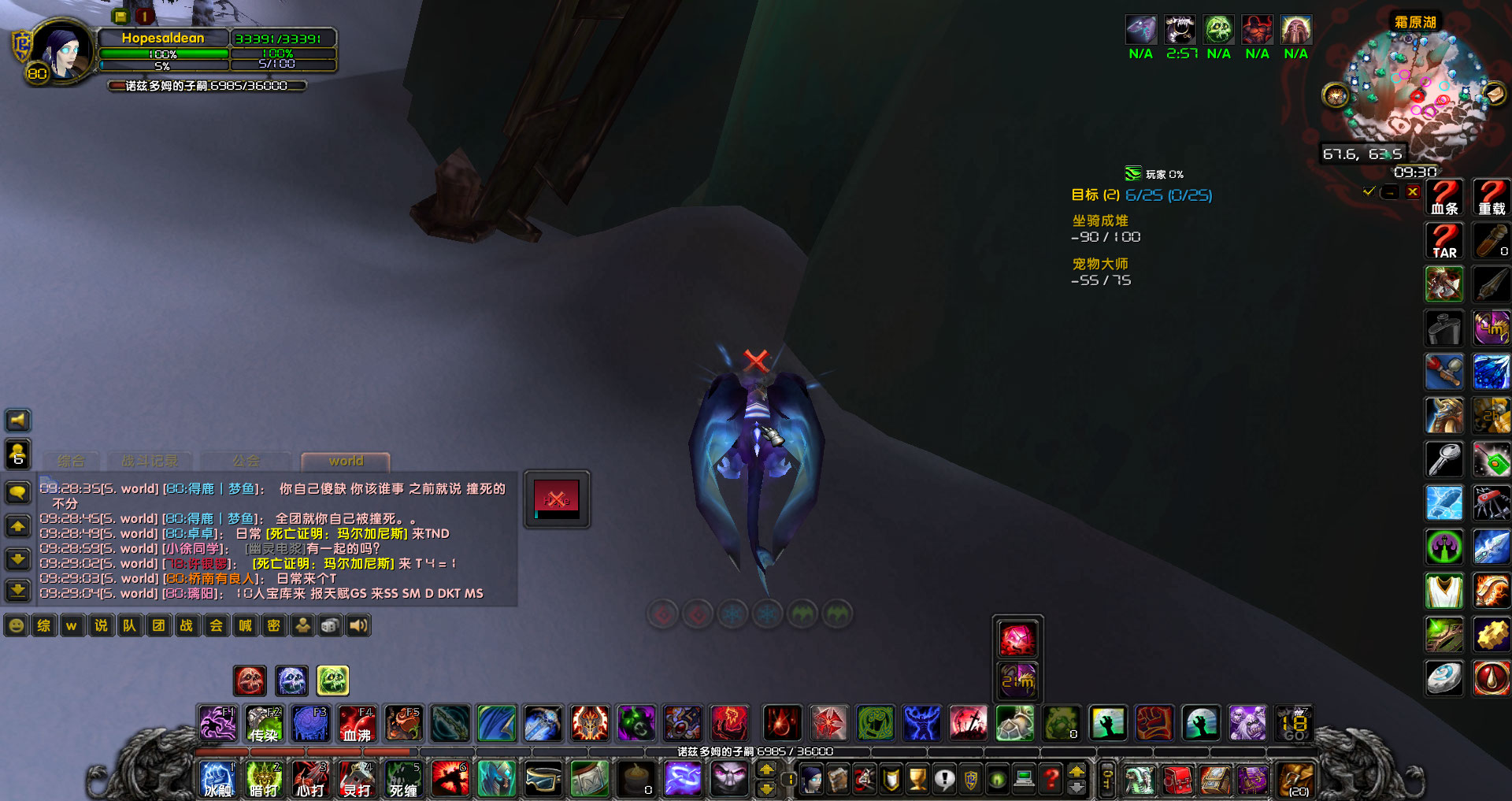This screenshot has height=801, width=1512.
Task: Activate the green Unholy Presence skull toggle
Action: 333,680
